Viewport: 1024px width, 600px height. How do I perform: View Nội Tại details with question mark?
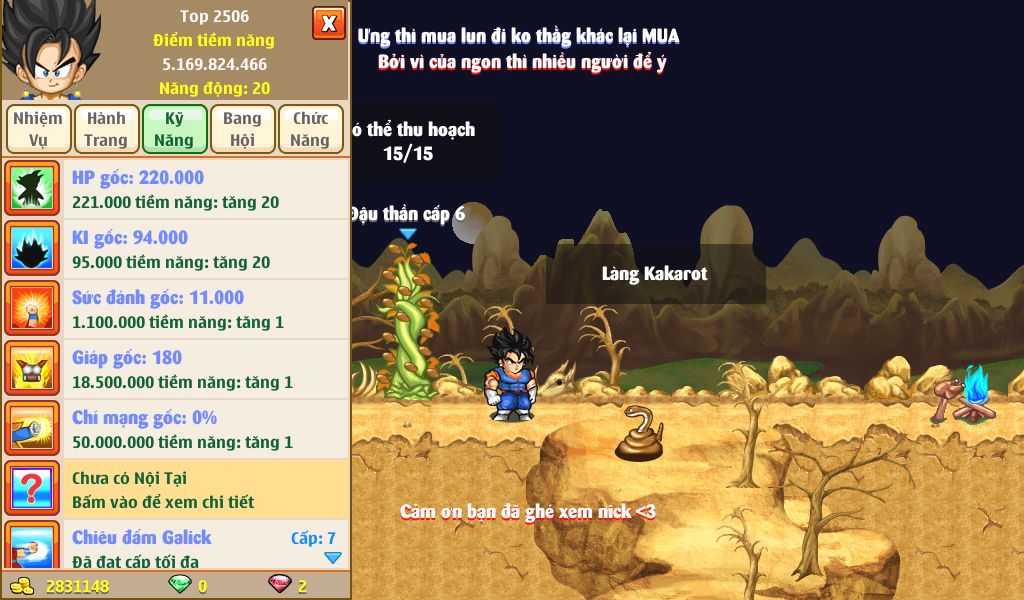33,489
